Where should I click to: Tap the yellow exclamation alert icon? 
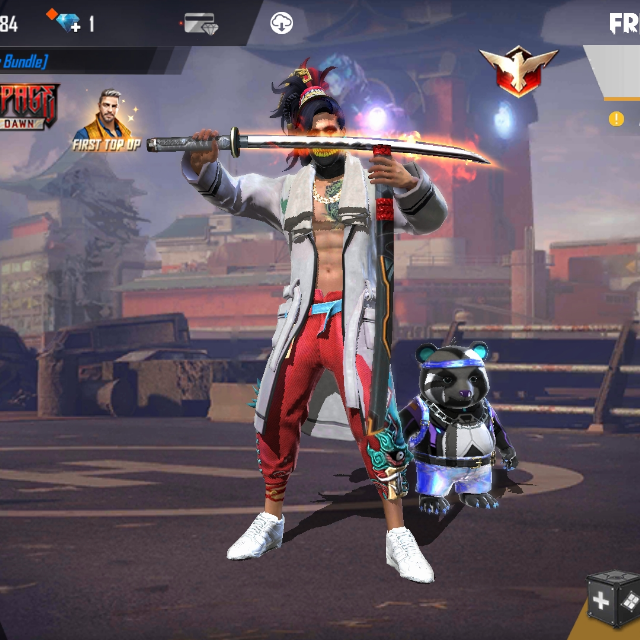coord(616,119)
